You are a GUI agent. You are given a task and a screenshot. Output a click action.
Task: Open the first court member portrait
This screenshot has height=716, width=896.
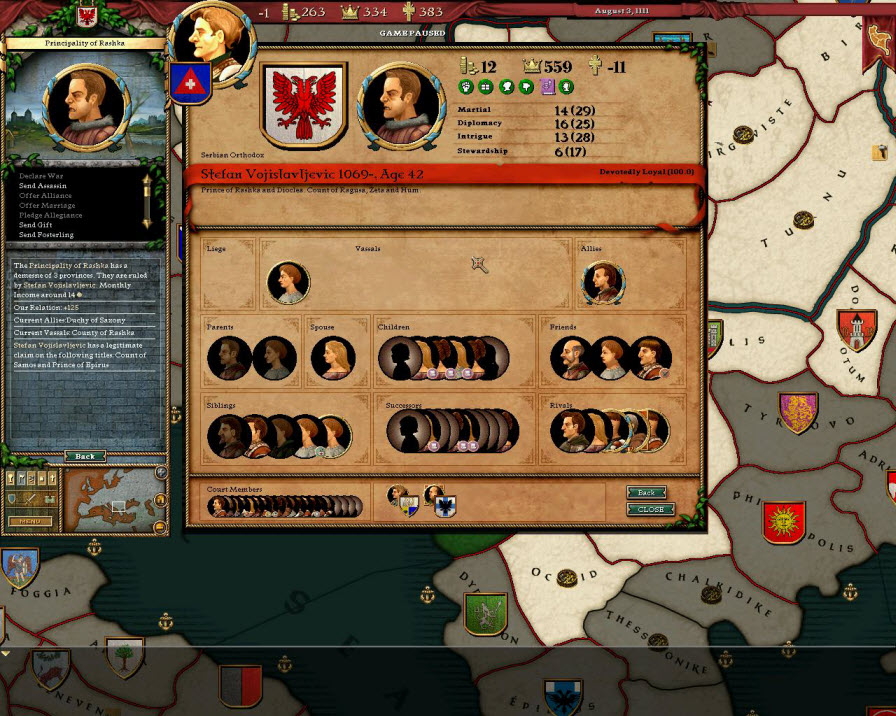coord(218,507)
